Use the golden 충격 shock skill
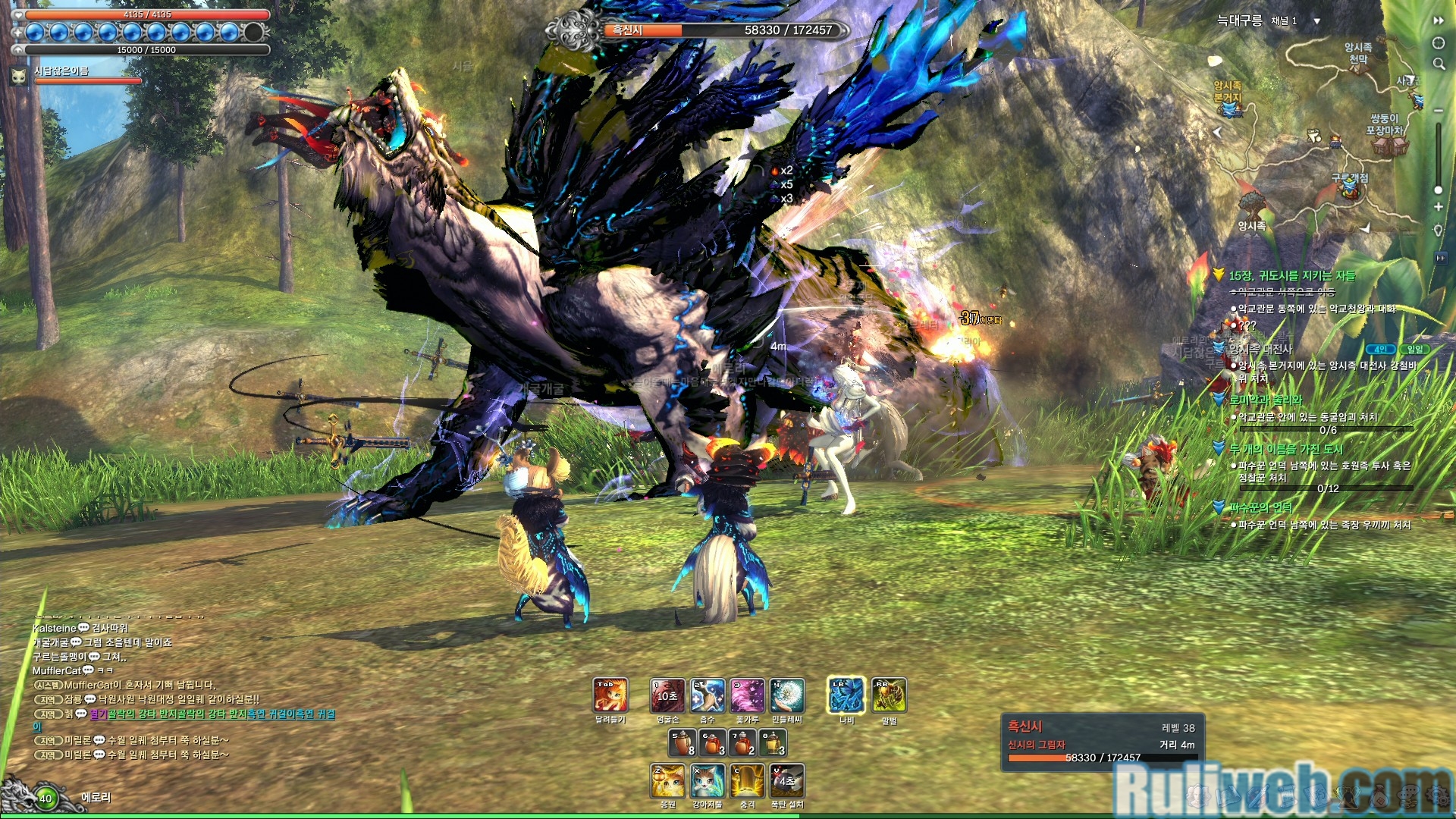The height and width of the screenshot is (819, 1456). pos(748,781)
